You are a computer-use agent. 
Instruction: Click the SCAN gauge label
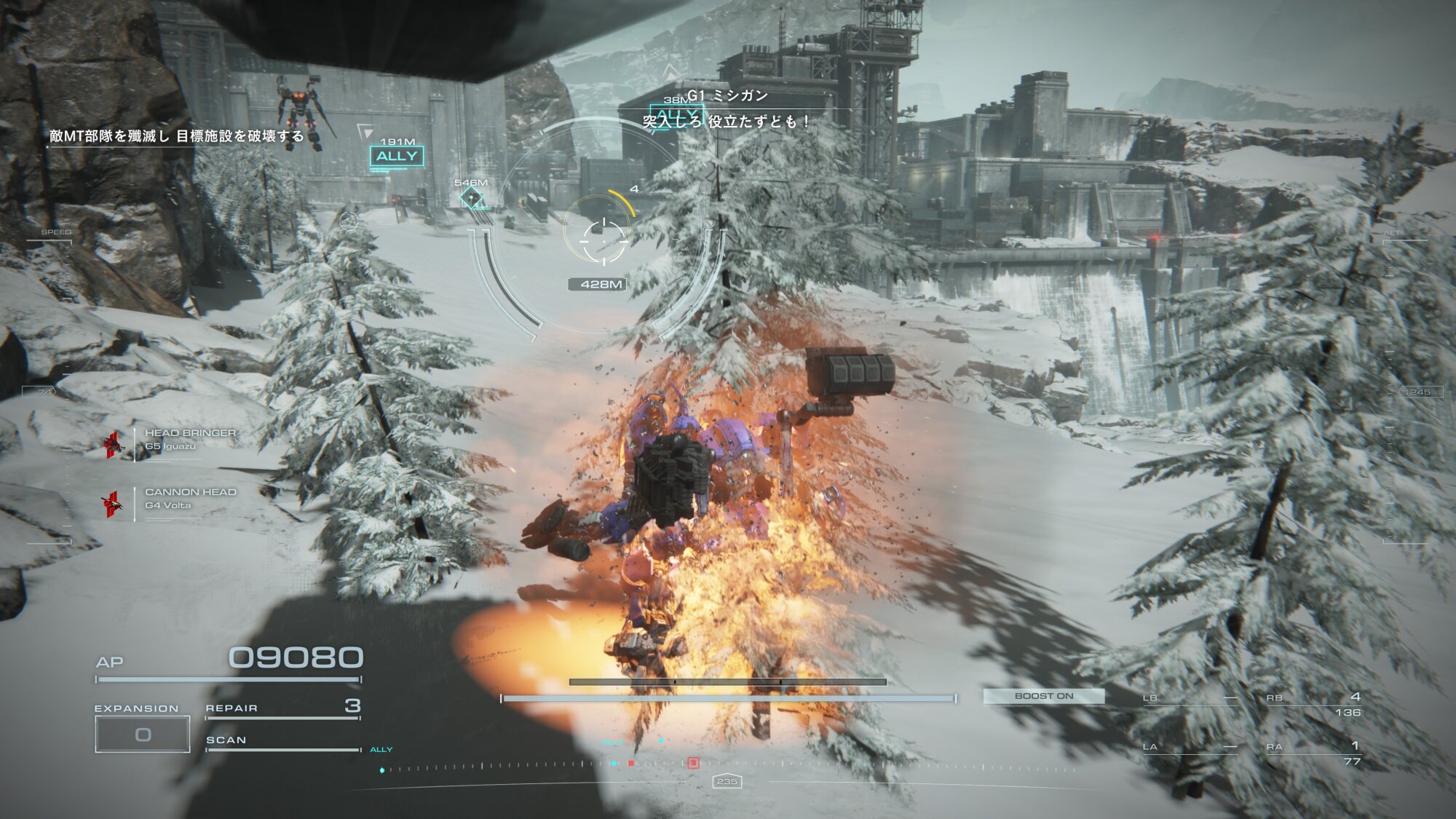tap(226, 740)
